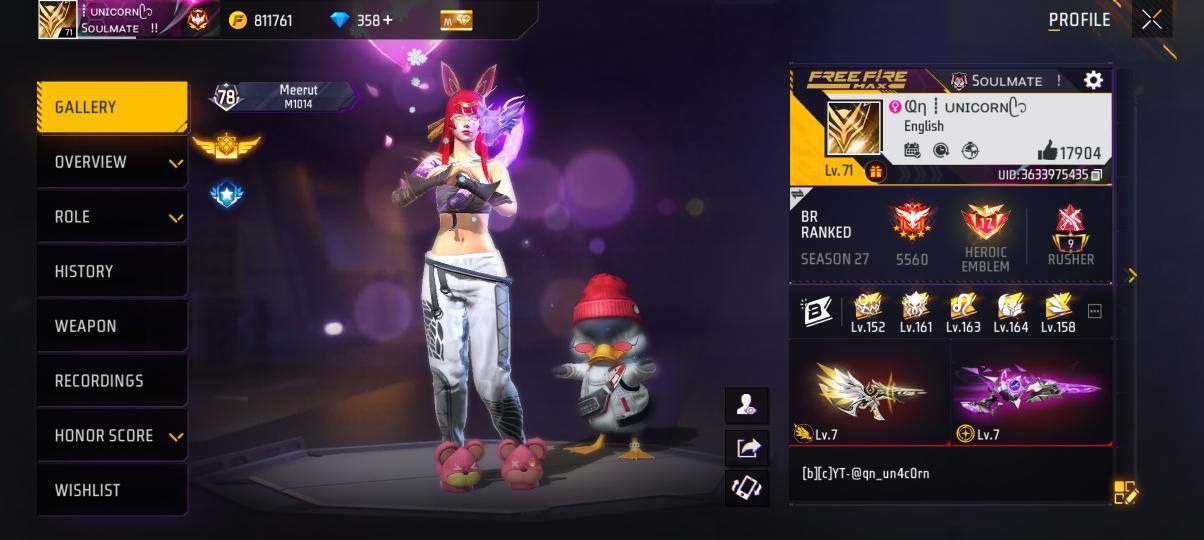Rotate the character view button
1204x540 pixels.
tap(747, 488)
